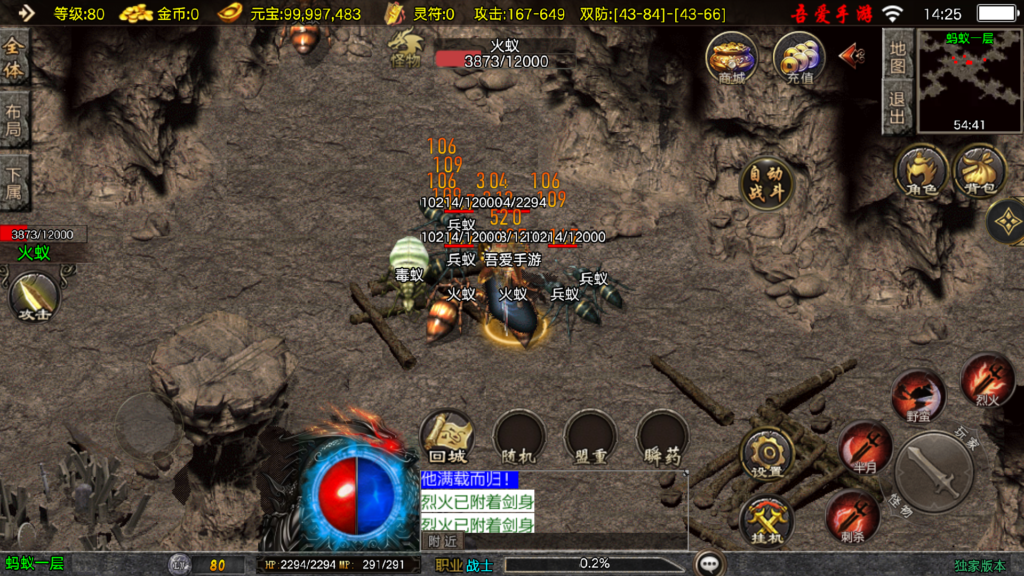Open the 地图 map tab
The width and height of the screenshot is (1024, 576).
click(898, 58)
